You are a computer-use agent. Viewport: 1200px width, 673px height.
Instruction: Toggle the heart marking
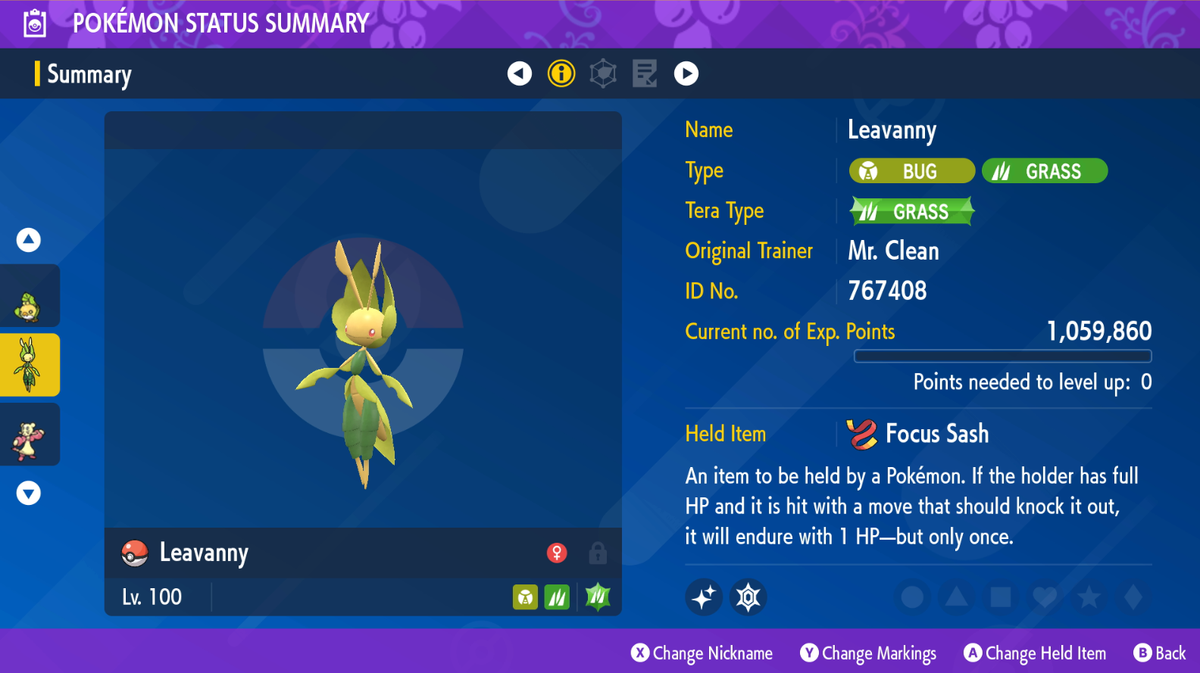pos(1045,598)
